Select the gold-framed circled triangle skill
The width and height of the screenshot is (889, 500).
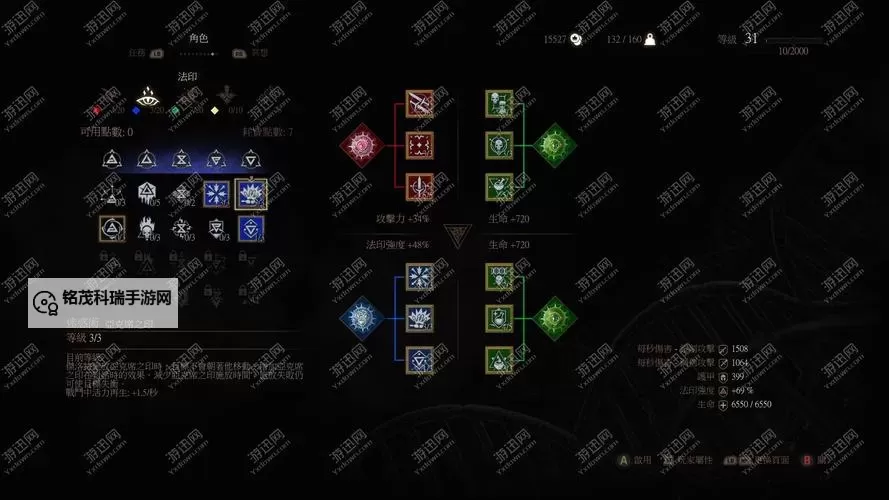click(x=112, y=229)
